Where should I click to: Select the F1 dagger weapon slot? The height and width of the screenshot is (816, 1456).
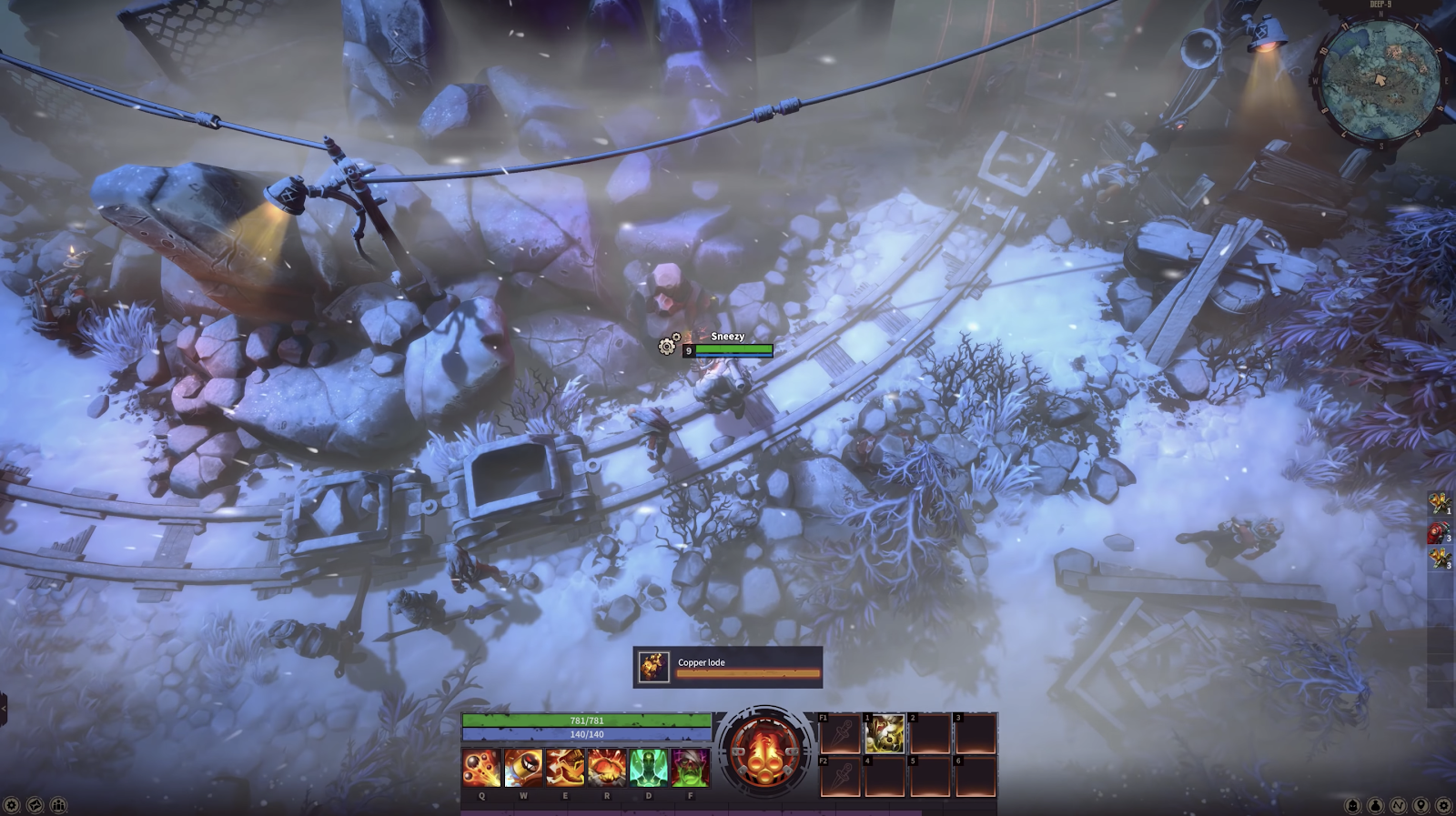839,733
